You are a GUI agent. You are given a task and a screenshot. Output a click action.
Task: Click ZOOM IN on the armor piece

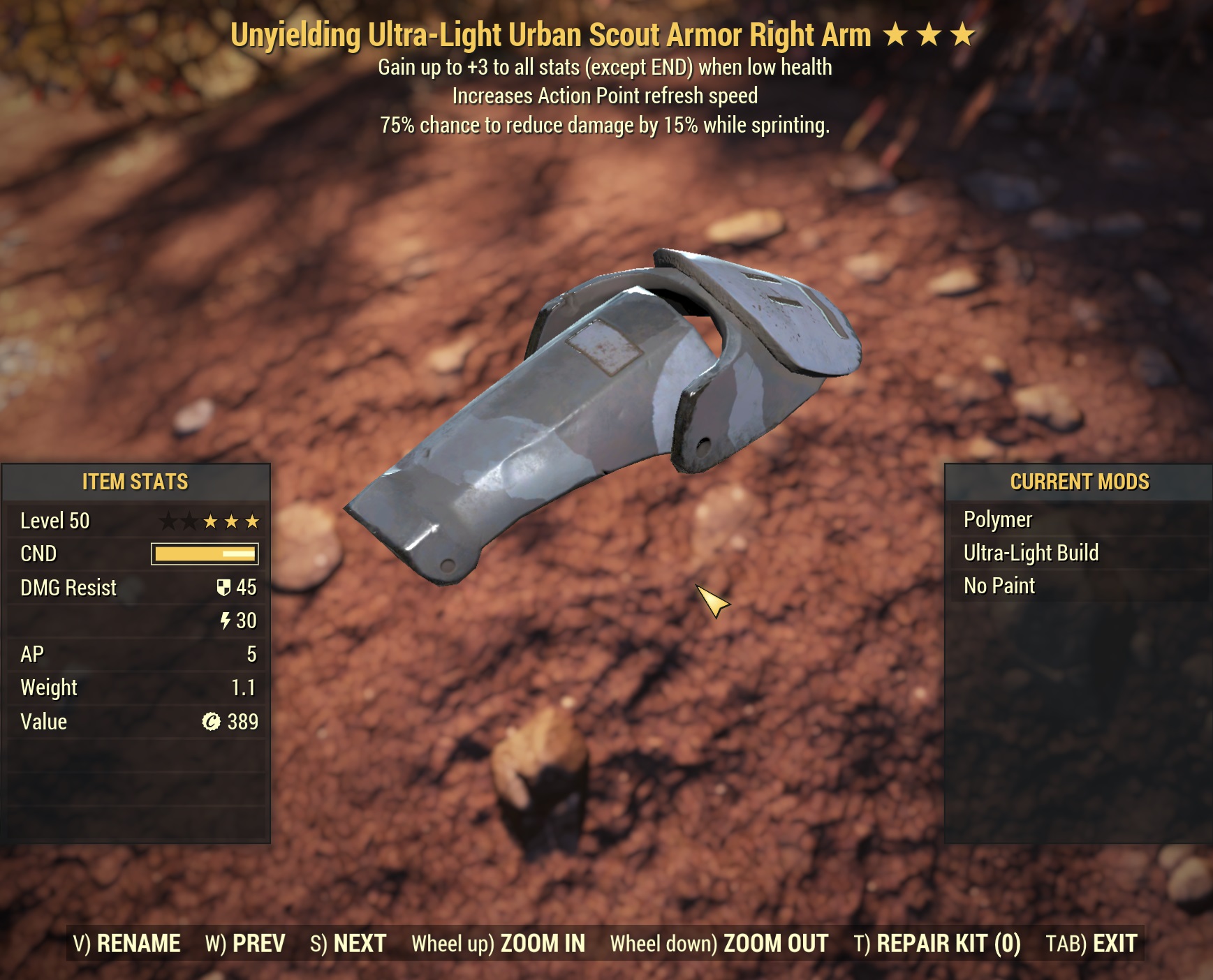tap(498, 944)
